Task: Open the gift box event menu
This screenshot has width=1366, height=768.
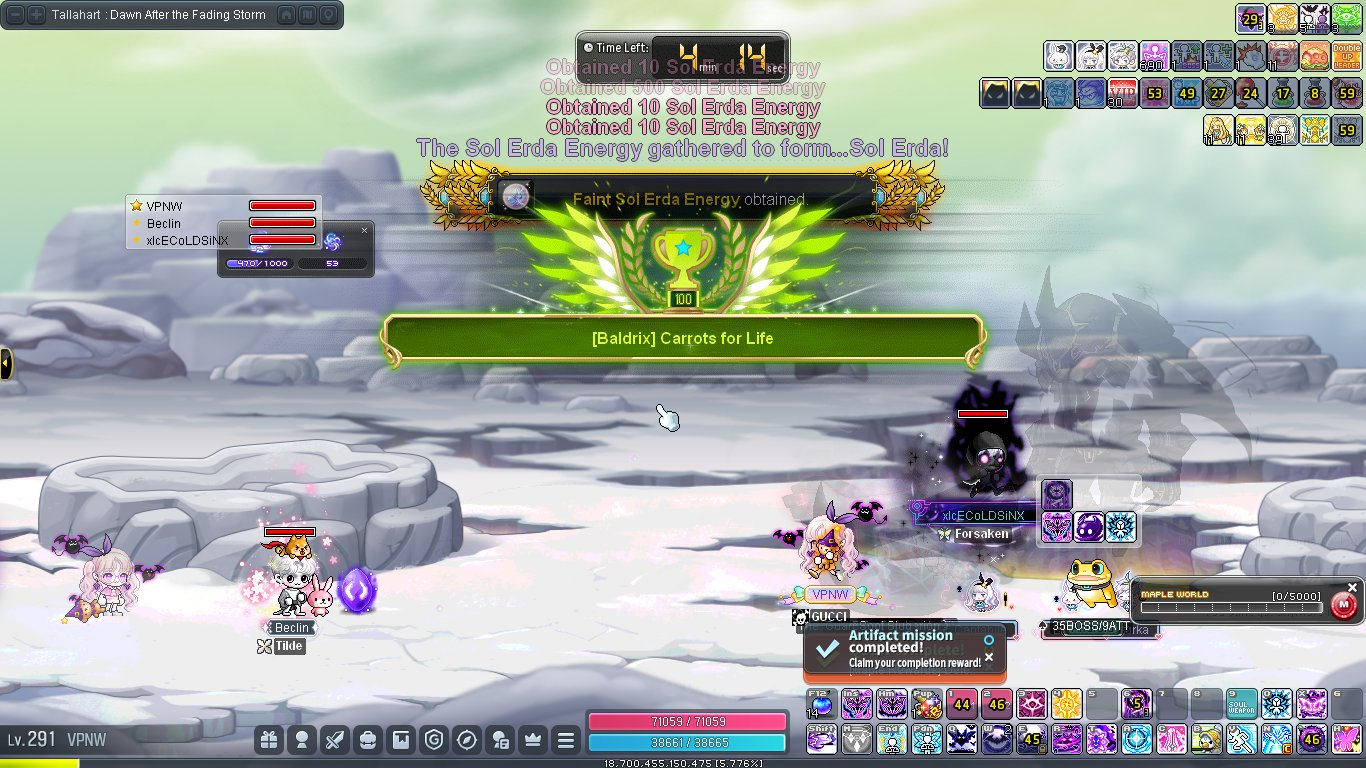Action: tap(268, 740)
